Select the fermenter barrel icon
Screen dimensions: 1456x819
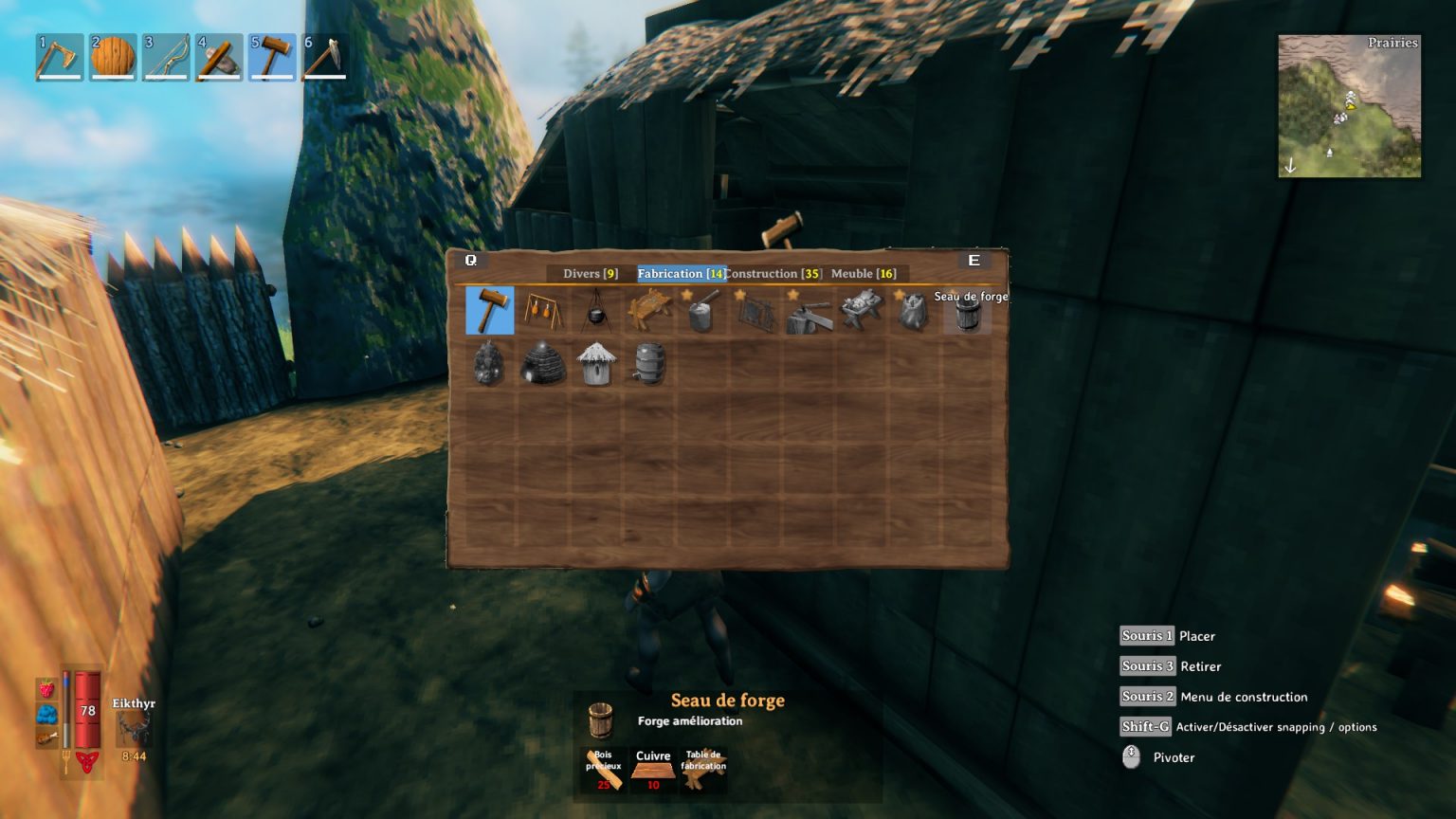click(x=648, y=365)
